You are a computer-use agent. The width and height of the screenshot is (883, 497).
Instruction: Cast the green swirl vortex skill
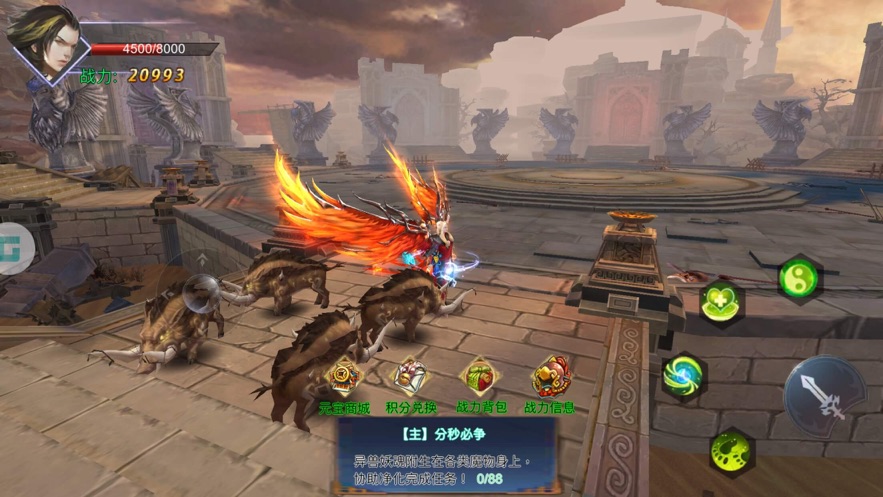[x=683, y=376]
